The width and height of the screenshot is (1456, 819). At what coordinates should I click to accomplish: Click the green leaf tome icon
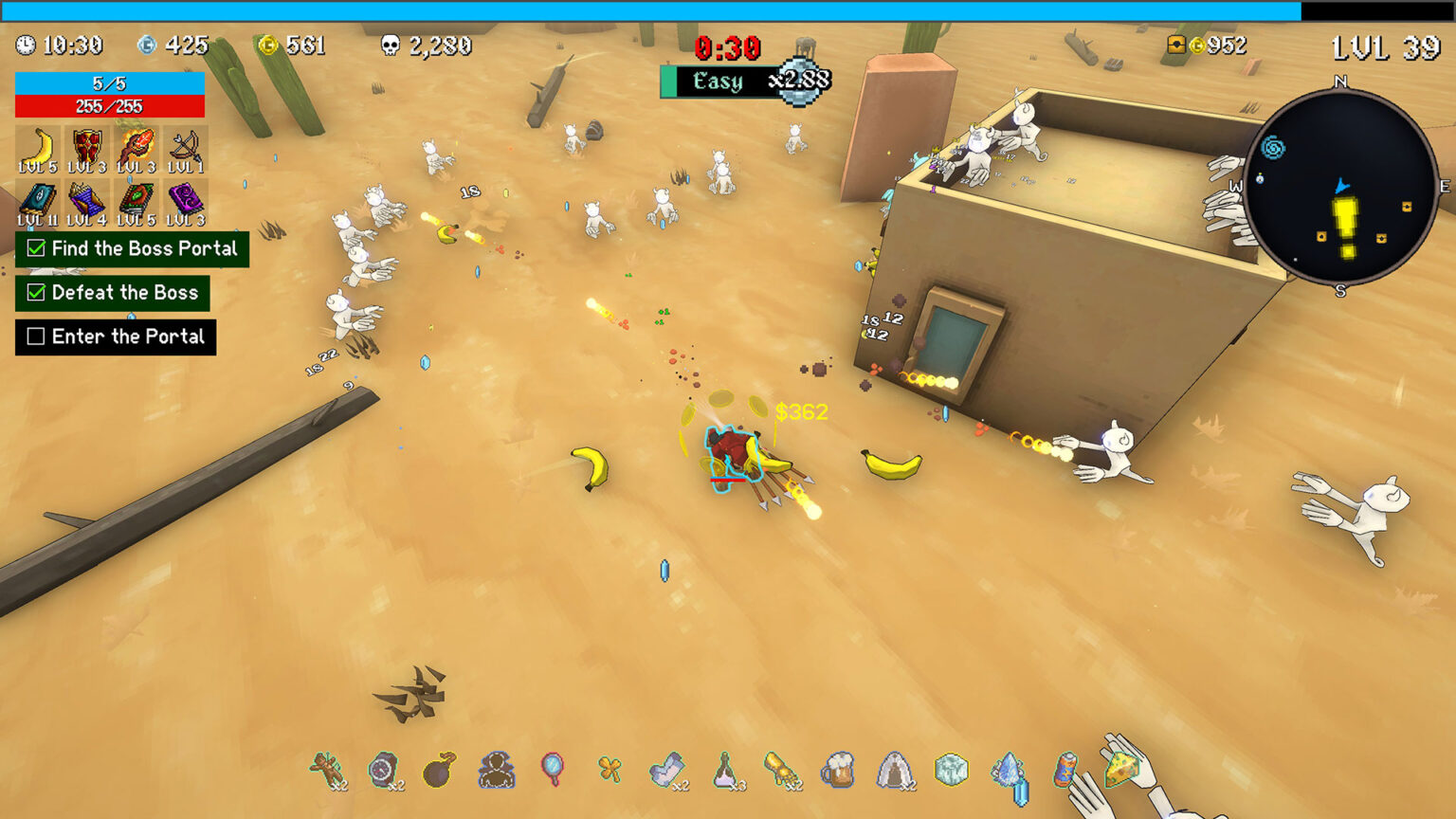click(136, 202)
